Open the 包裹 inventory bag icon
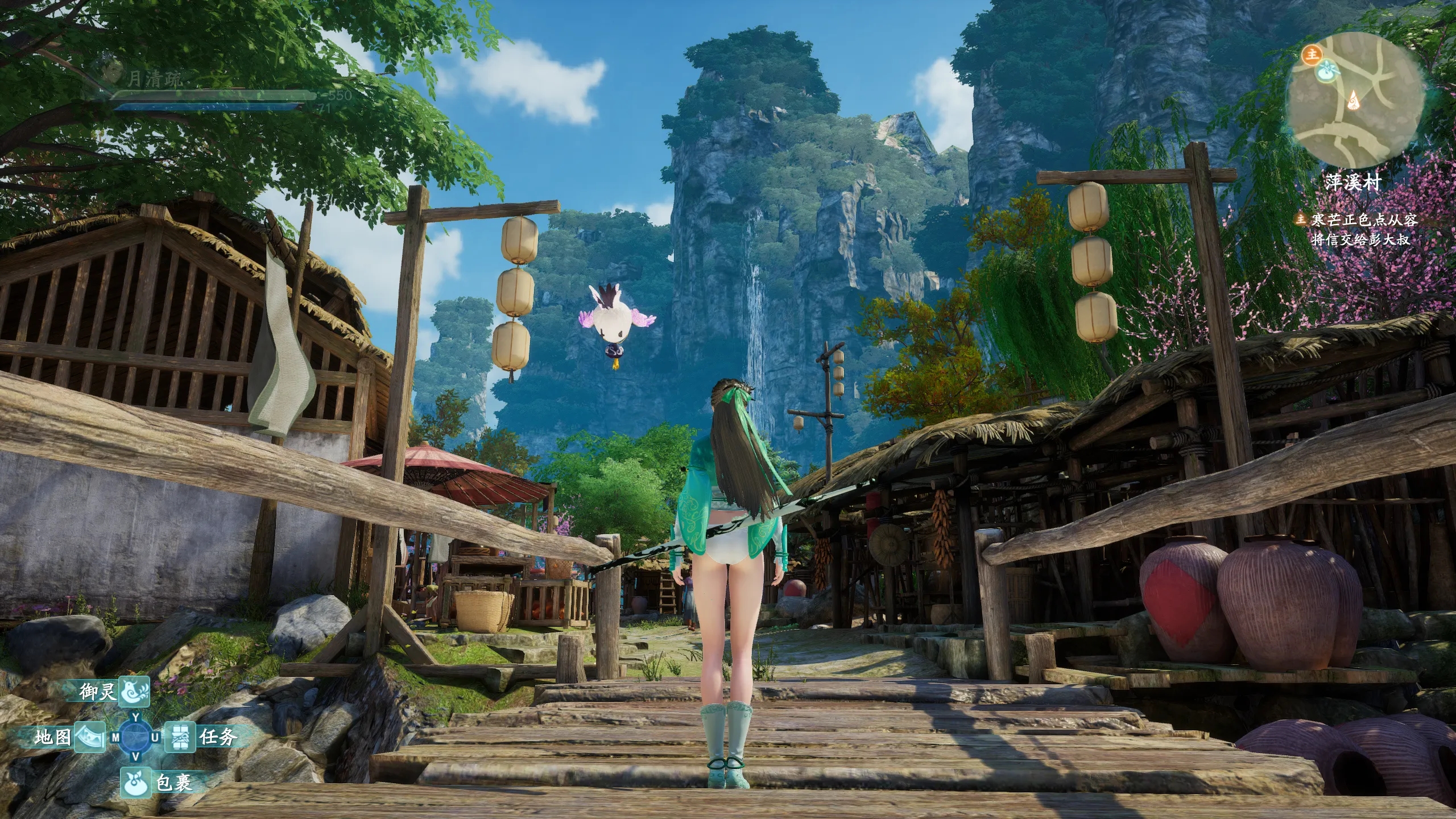 click(135, 783)
